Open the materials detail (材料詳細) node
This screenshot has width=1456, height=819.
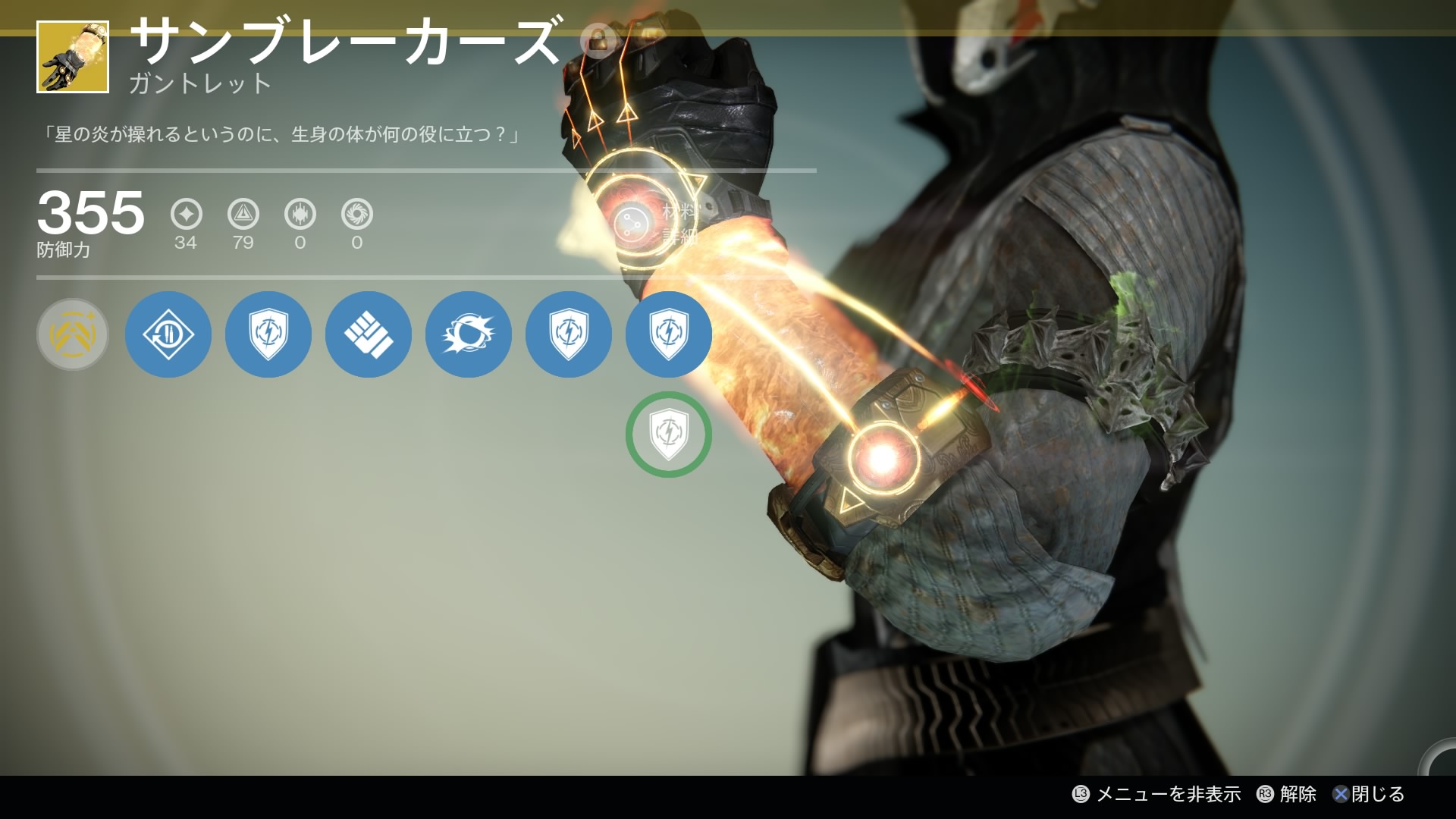[632, 223]
